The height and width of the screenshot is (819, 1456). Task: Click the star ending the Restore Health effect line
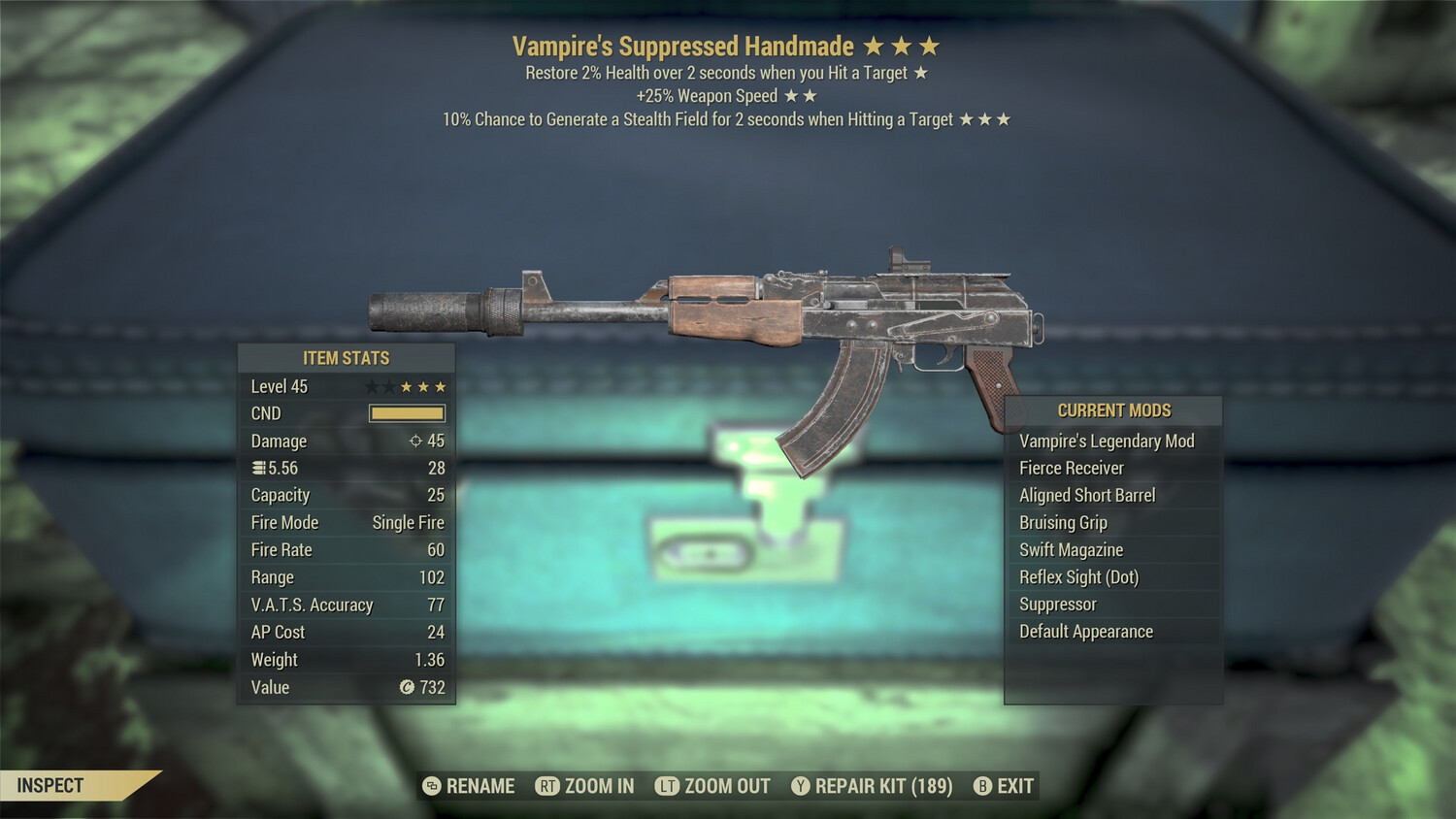point(921,72)
